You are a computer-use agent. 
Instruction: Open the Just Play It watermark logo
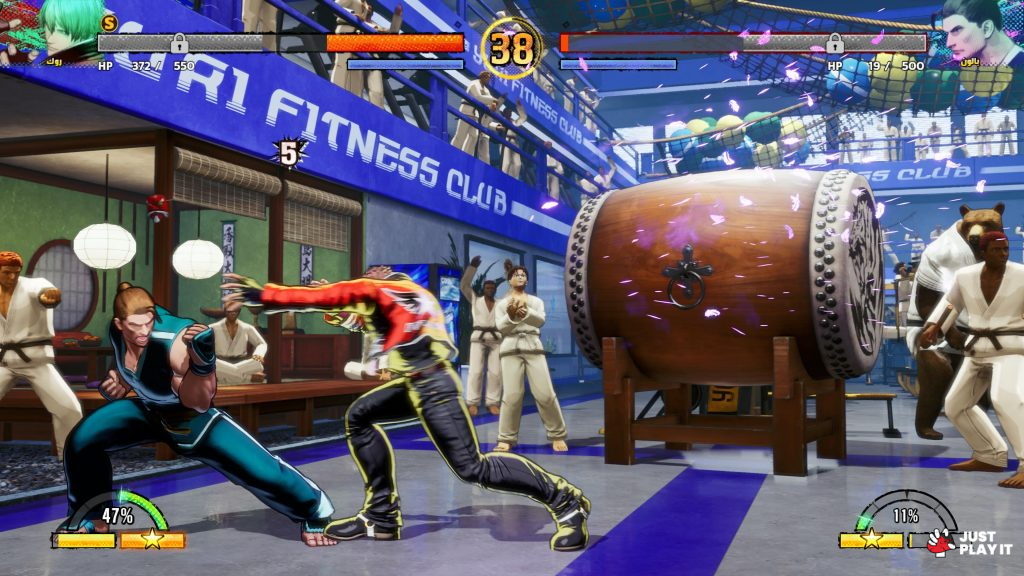[x=968, y=542]
